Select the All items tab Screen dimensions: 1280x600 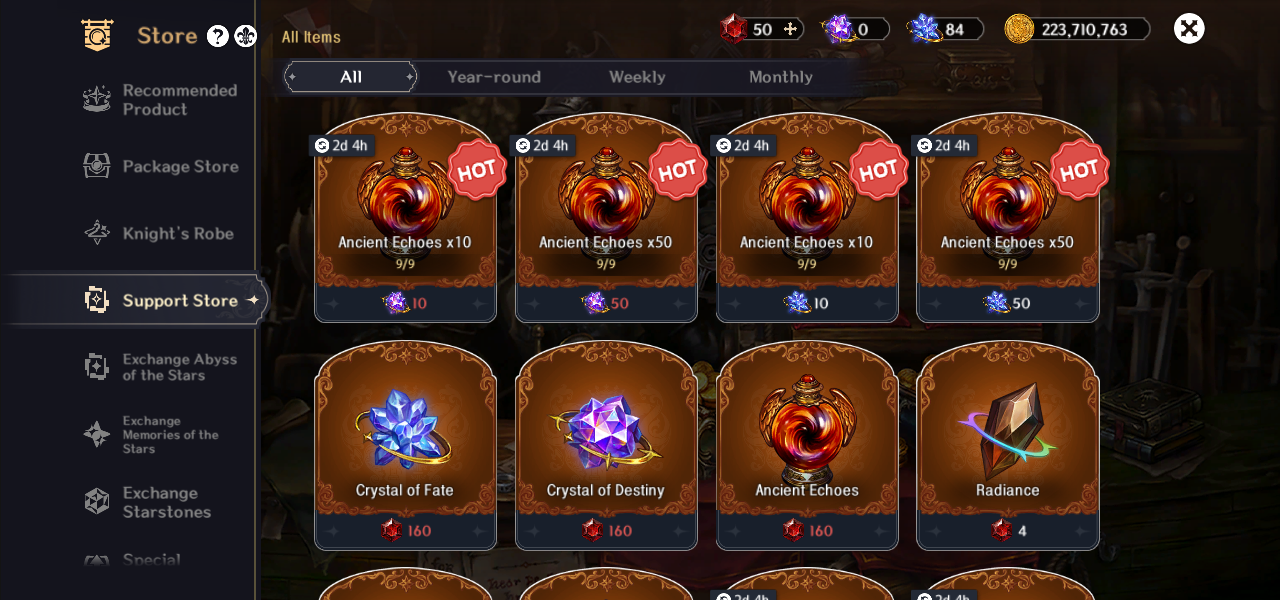tap(351, 77)
